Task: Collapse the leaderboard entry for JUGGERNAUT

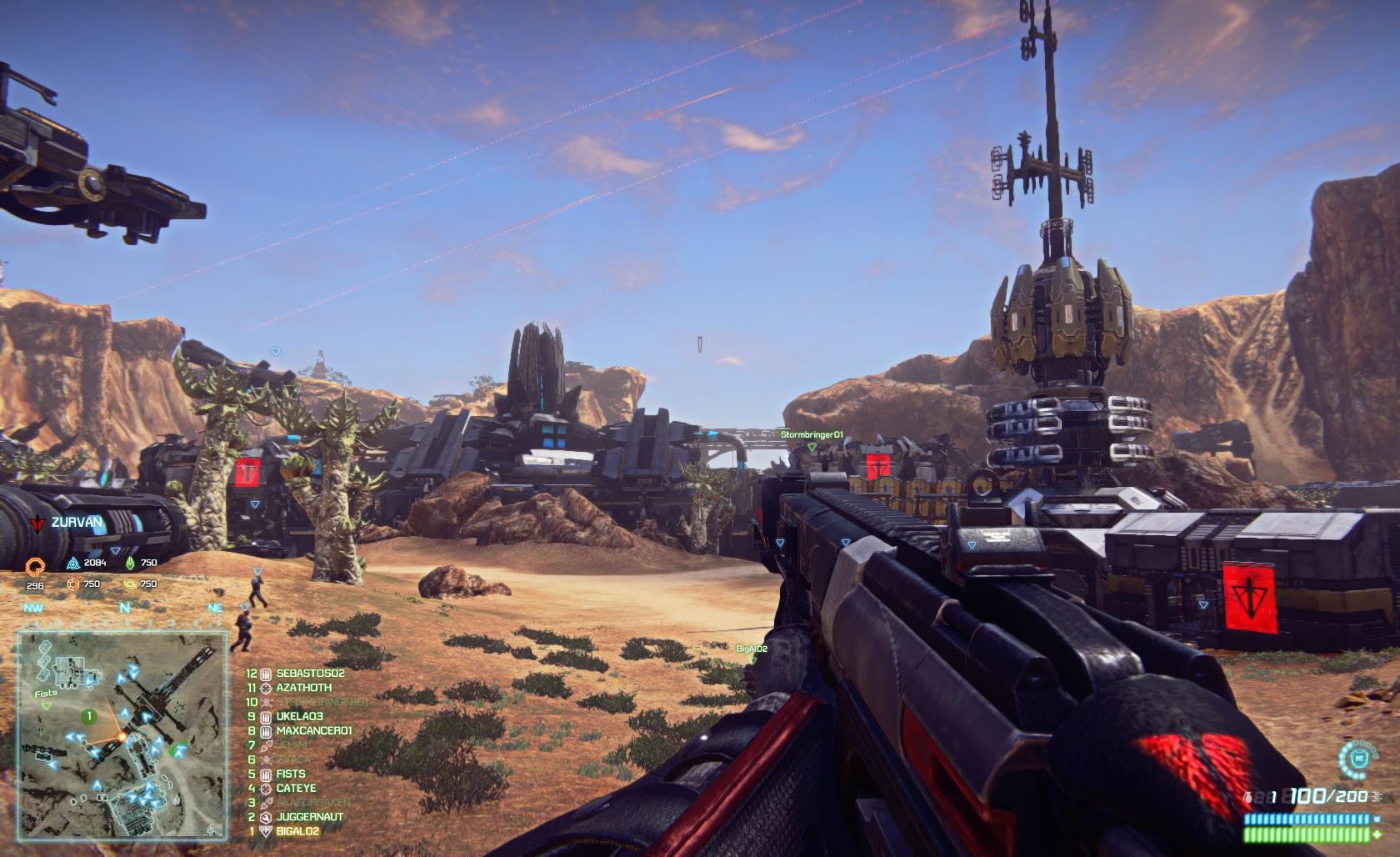Action: 311,817
